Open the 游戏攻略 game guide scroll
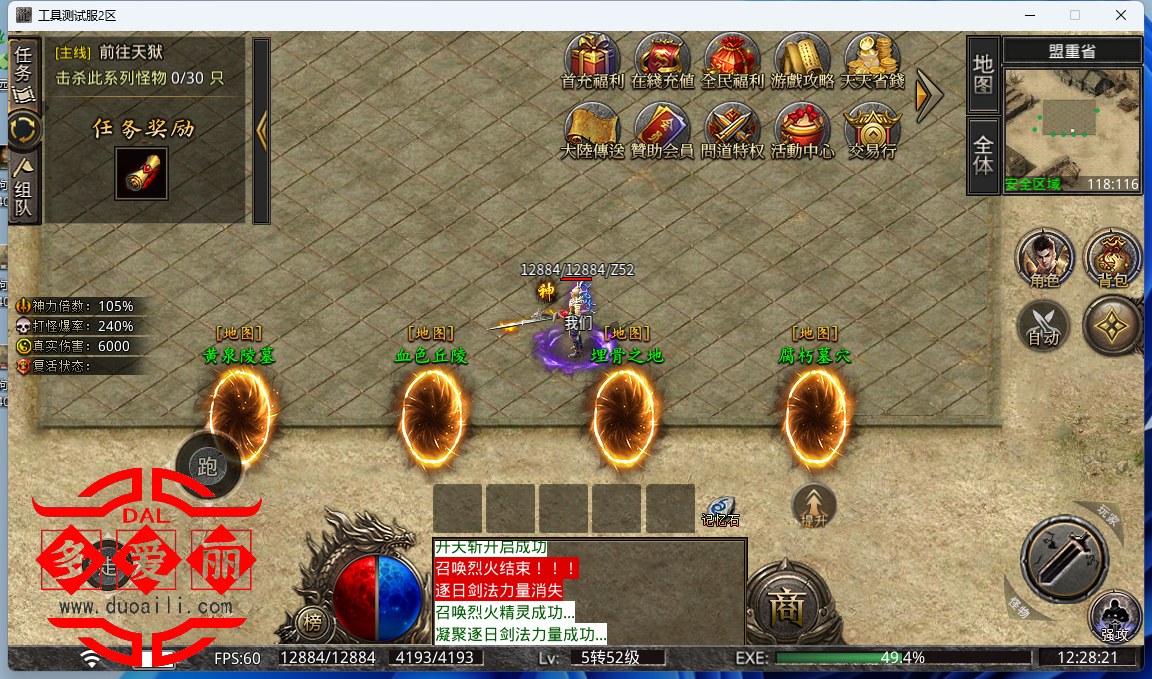This screenshot has height=679, width=1152. pos(802,58)
